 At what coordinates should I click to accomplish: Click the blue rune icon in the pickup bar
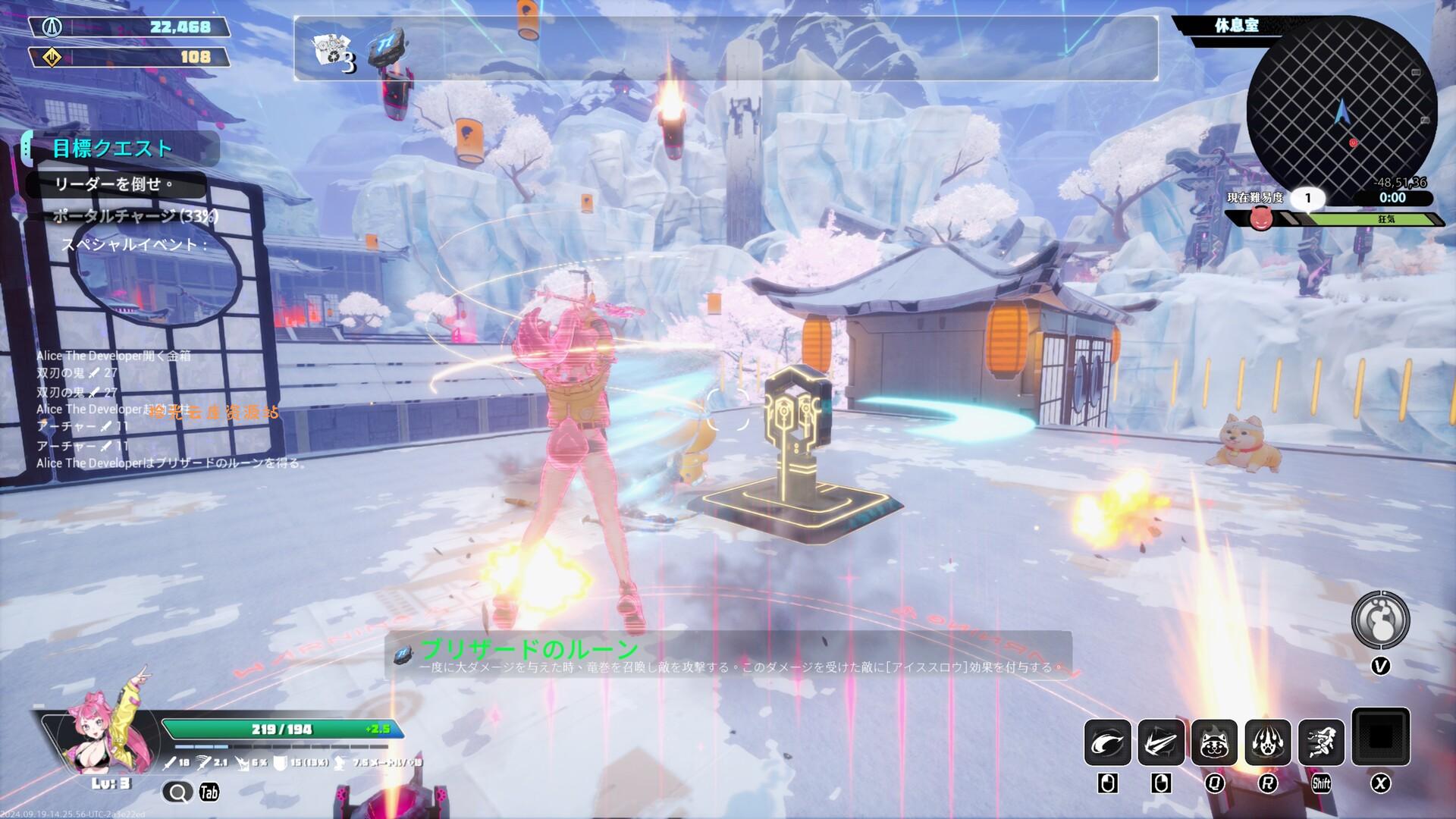pos(386,47)
